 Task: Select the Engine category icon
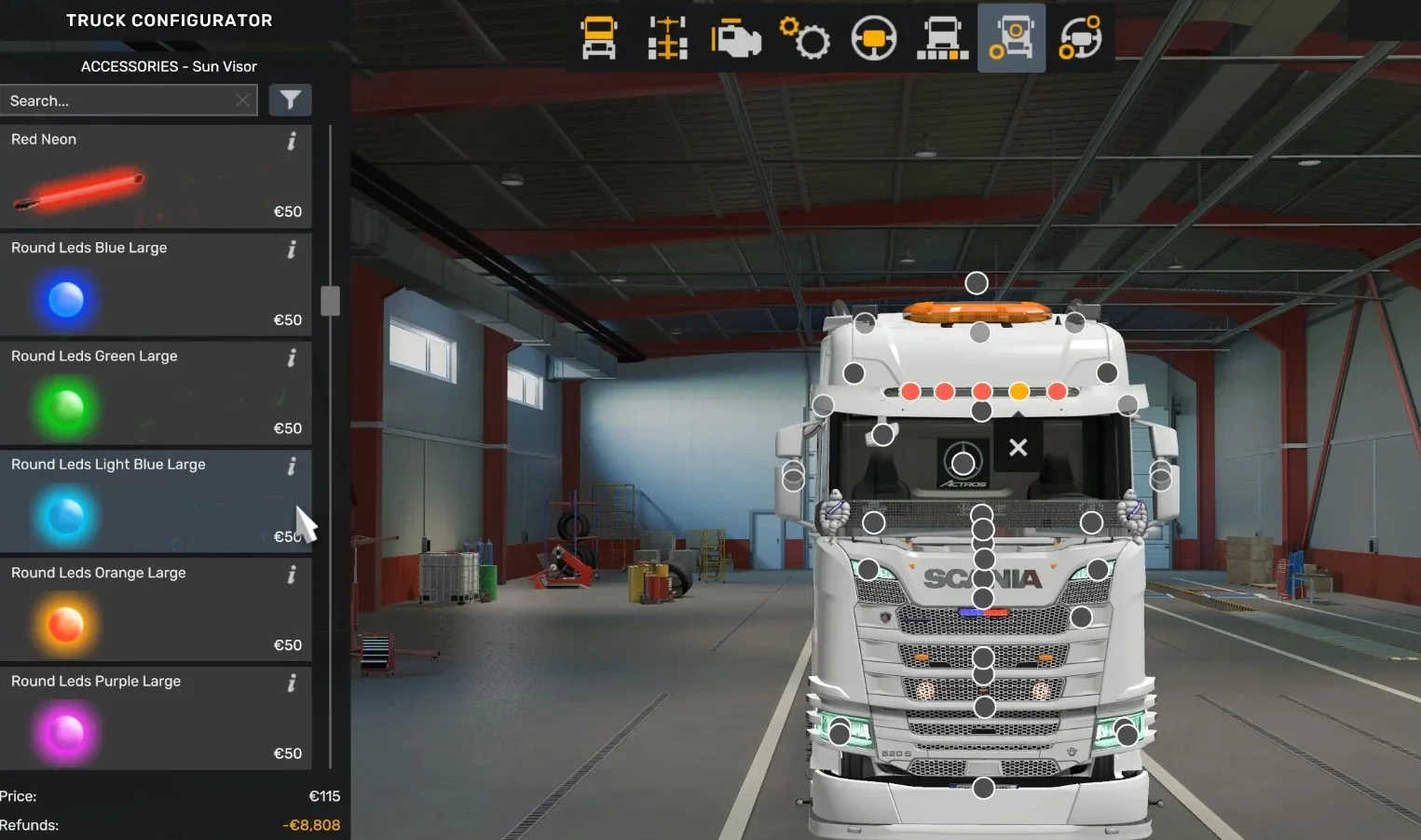coord(736,38)
